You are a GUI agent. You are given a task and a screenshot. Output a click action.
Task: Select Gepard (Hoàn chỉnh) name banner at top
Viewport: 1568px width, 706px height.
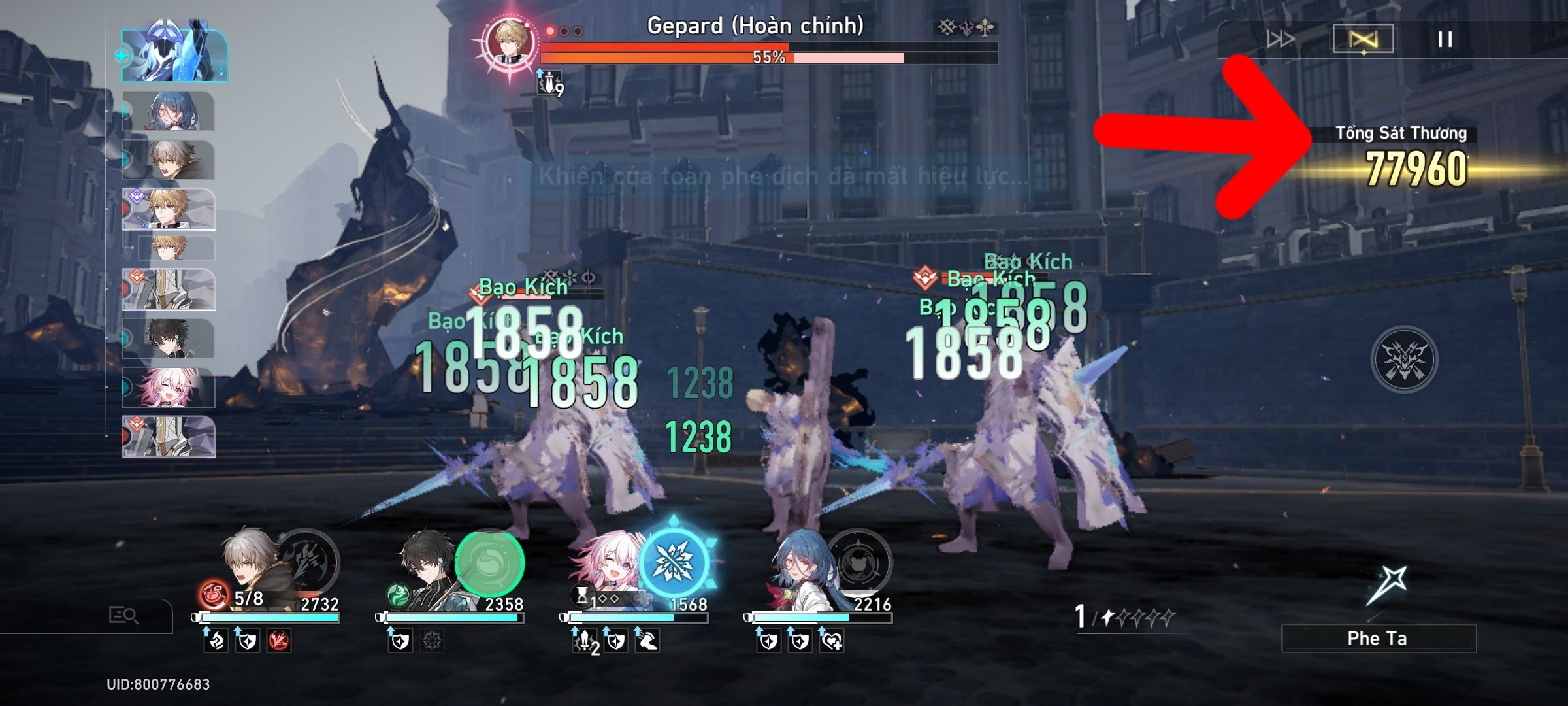pyautogui.click(x=755, y=27)
